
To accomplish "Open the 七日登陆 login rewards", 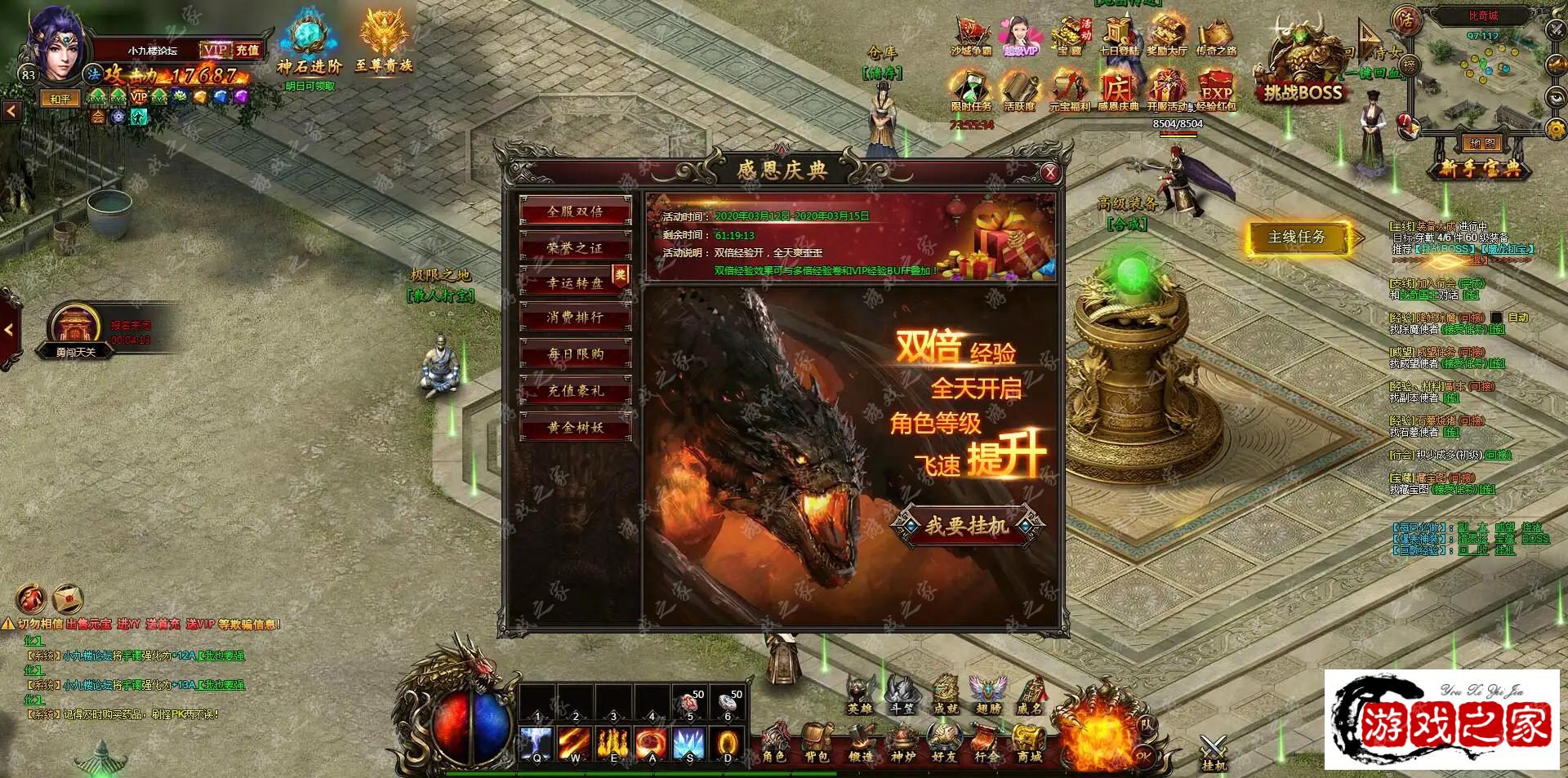I will click(1118, 37).
